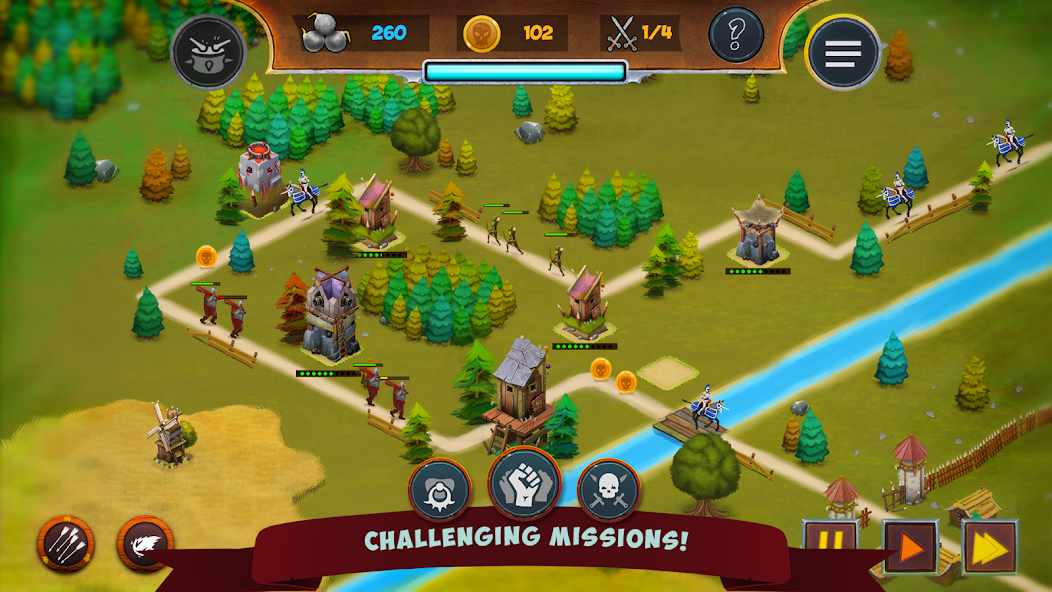This screenshot has width=1052, height=592.
Task: Open the hamburger menu
Action: [x=842, y=52]
